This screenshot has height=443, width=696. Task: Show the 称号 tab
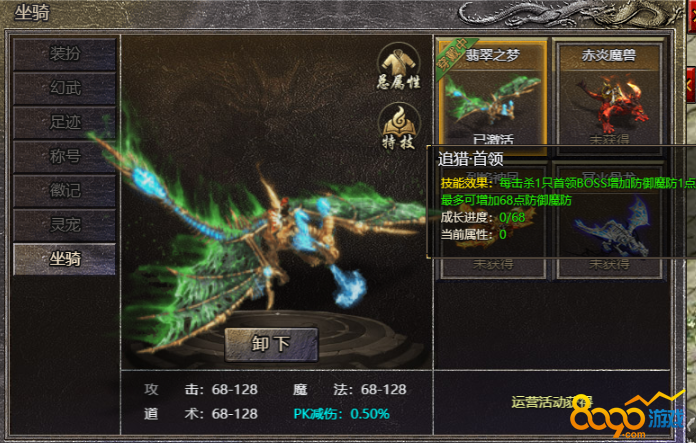coord(64,157)
